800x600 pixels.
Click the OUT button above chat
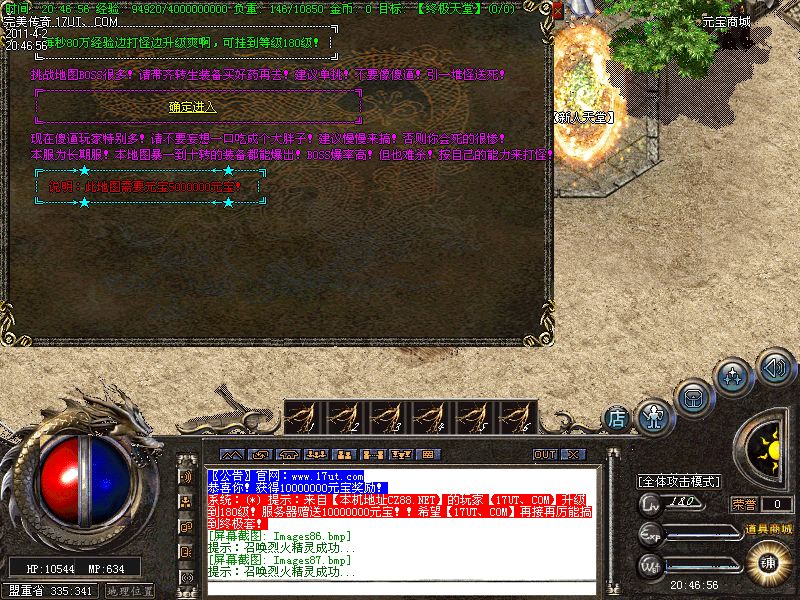(x=545, y=455)
